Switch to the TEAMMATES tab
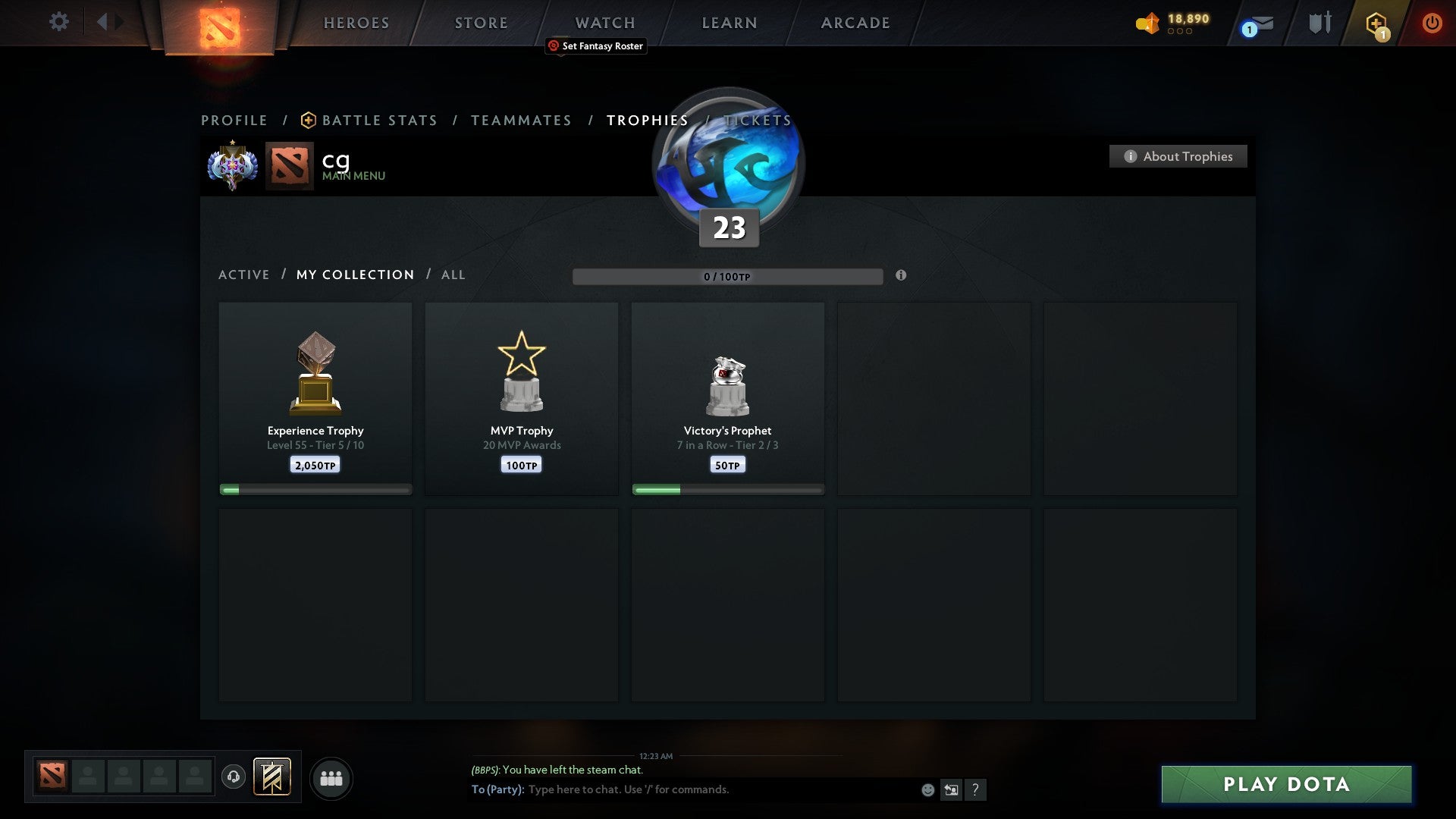Screen dimensions: 1456x819 (x=521, y=120)
